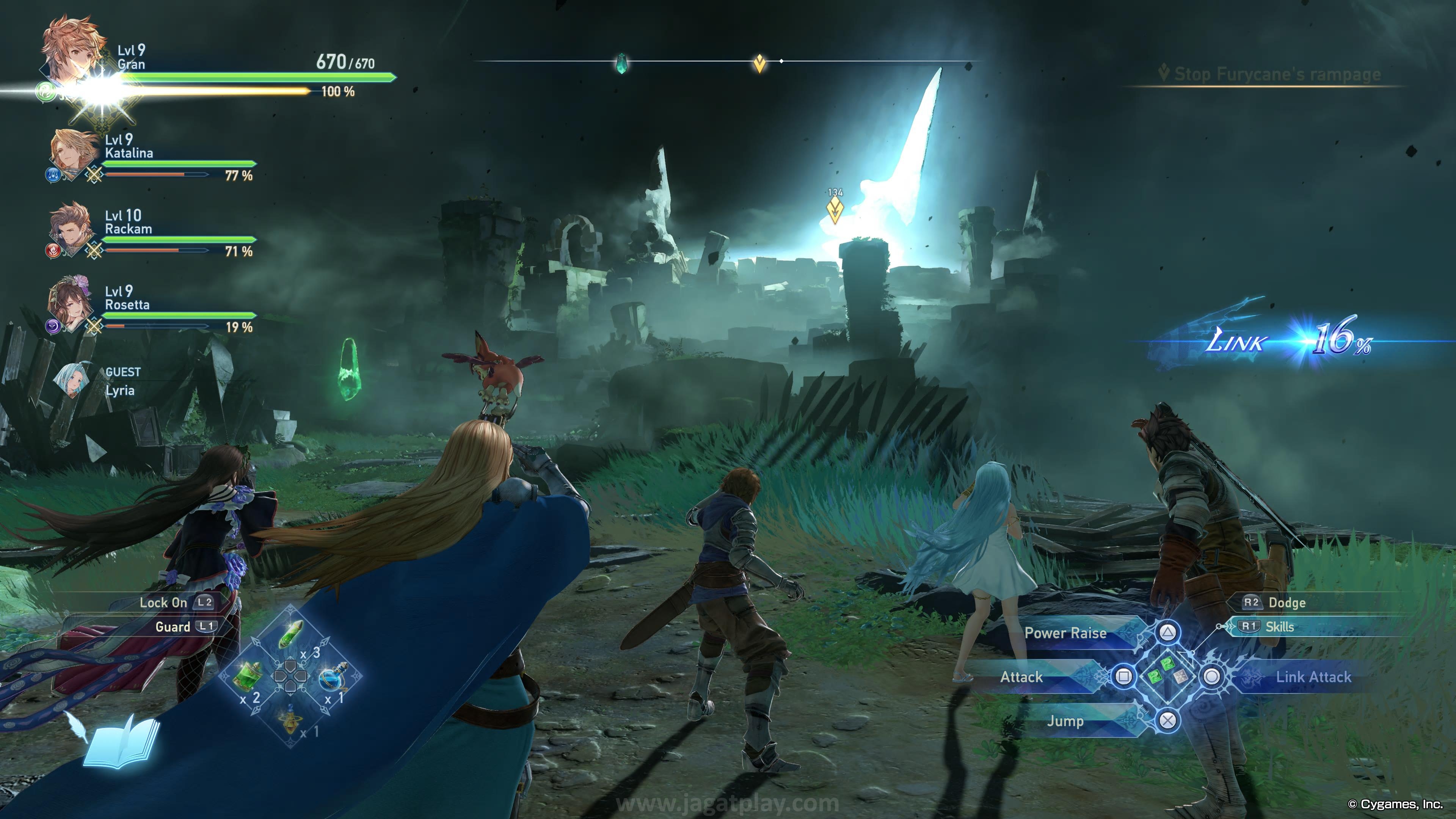Click the Link Attack action label
The image size is (1456, 819).
pyautogui.click(x=1312, y=676)
